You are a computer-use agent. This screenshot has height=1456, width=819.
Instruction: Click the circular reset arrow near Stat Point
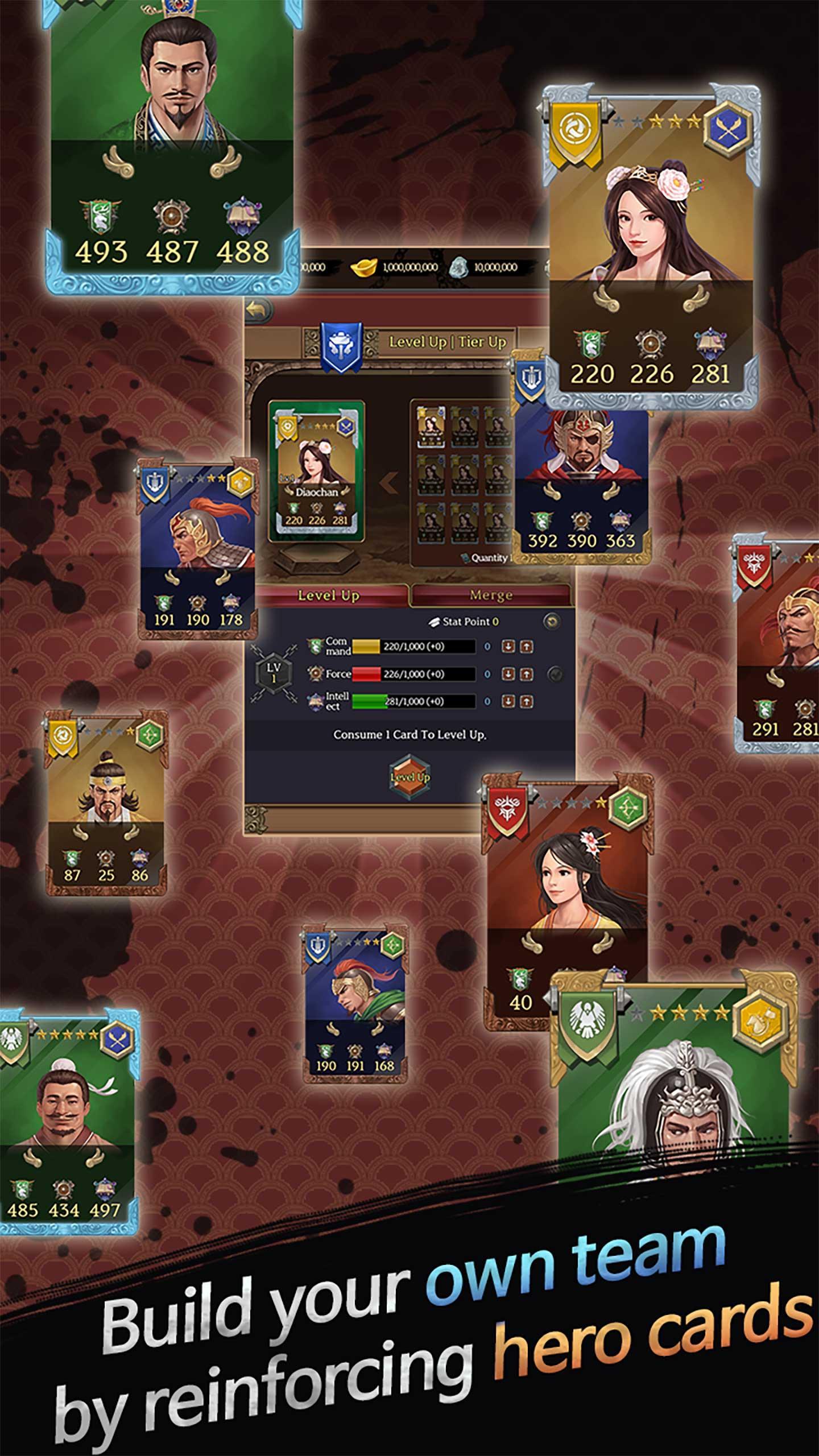(x=551, y=621)
